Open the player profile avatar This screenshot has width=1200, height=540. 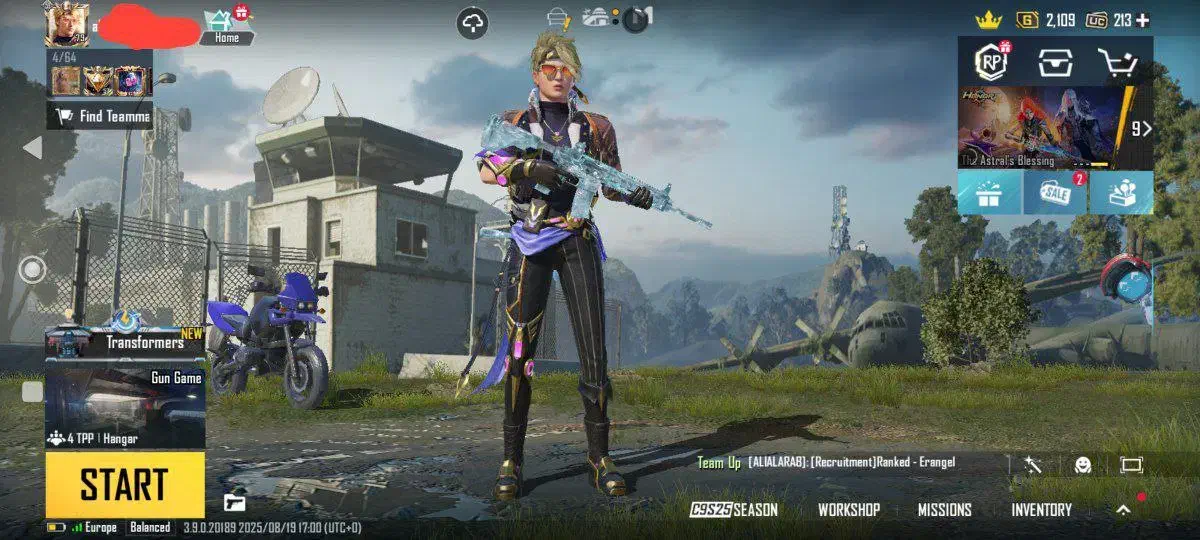[x=66, y=23]
